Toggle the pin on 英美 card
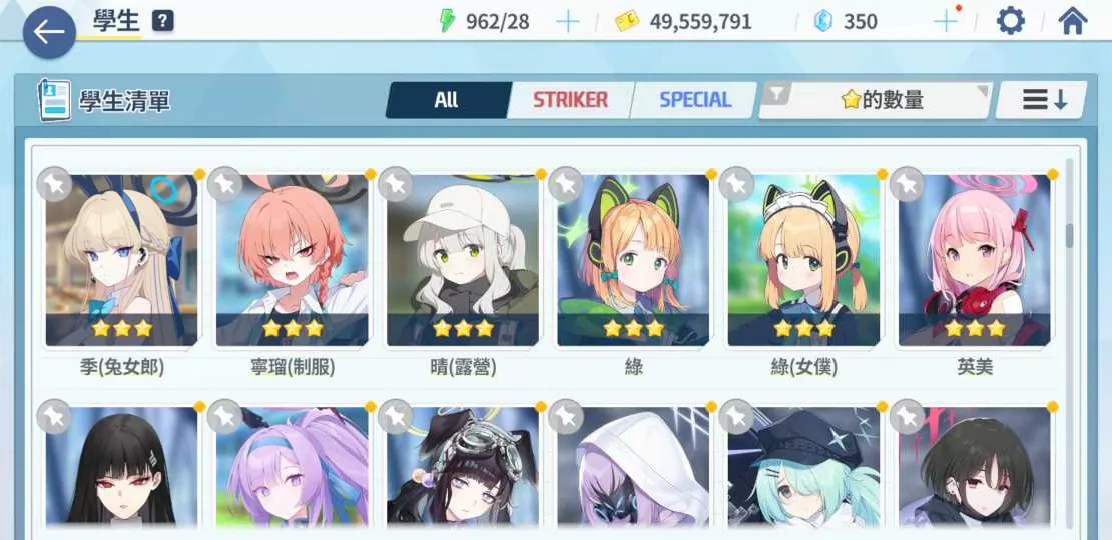 pos(907,184)
